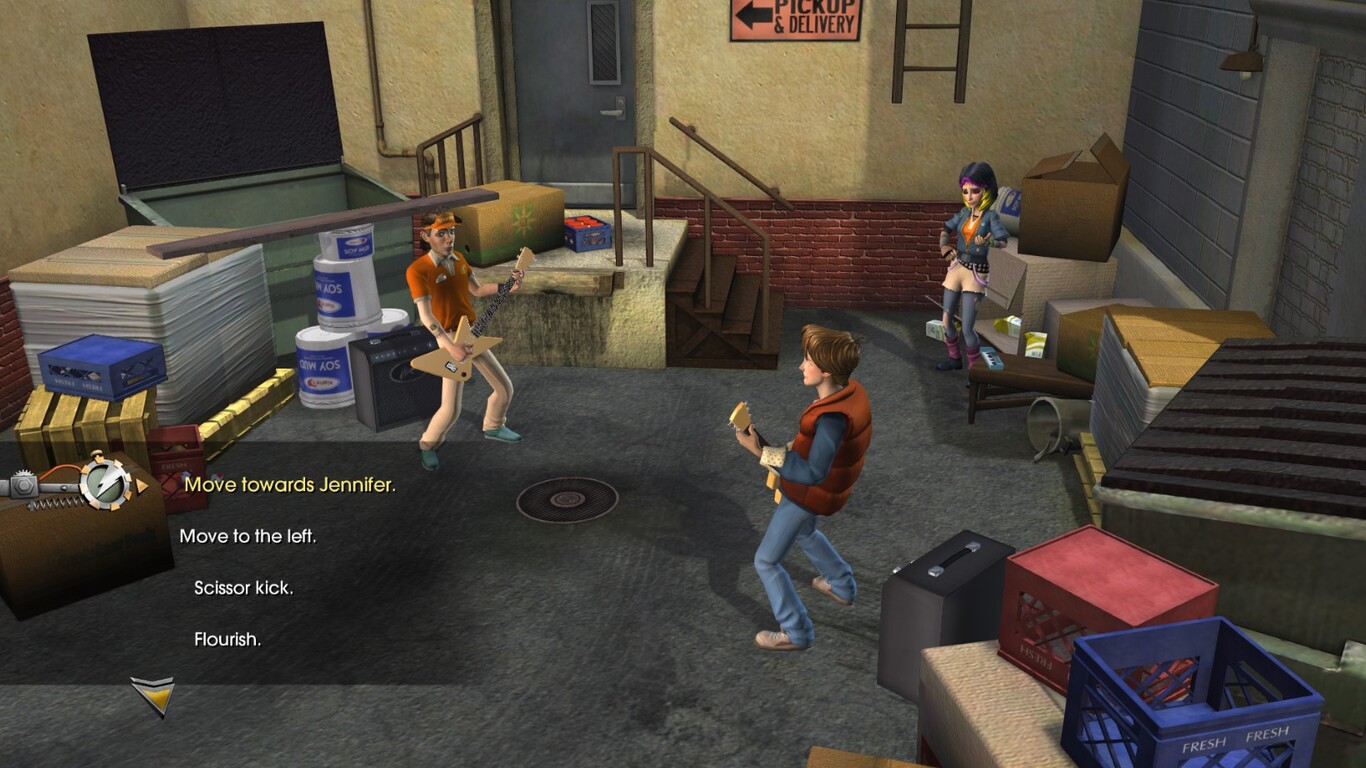This screenshot has width=1366, height=768.
Task: Click the Pickup & Delivery arrow sign
Action: coord(795,22)
